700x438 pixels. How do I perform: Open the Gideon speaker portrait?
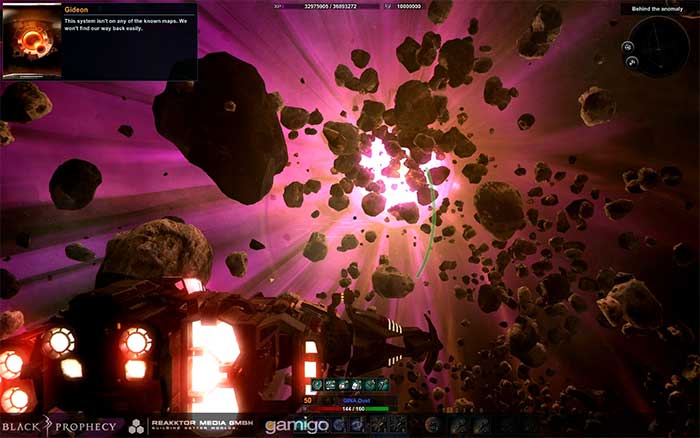[x=31, y=40]
